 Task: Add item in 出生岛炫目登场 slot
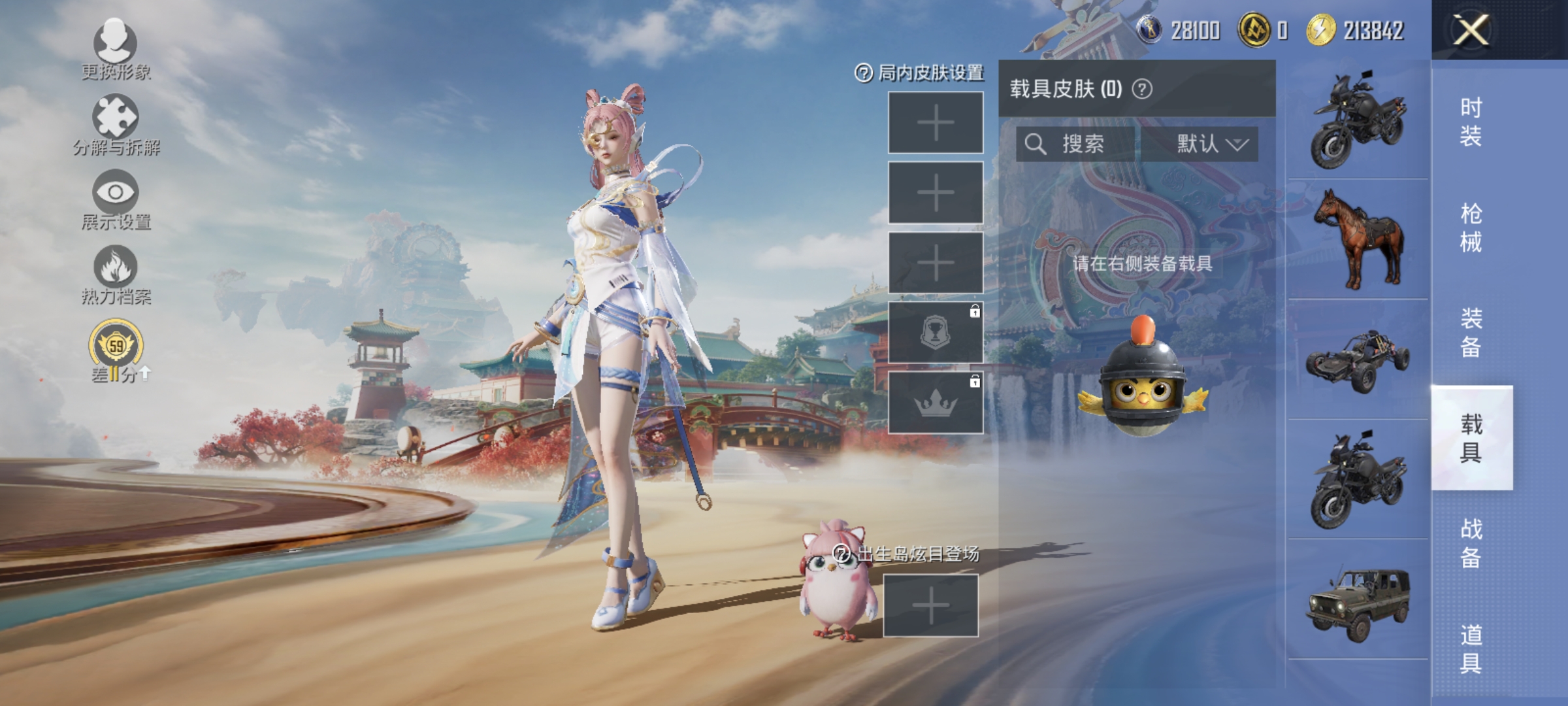point(930,606)
